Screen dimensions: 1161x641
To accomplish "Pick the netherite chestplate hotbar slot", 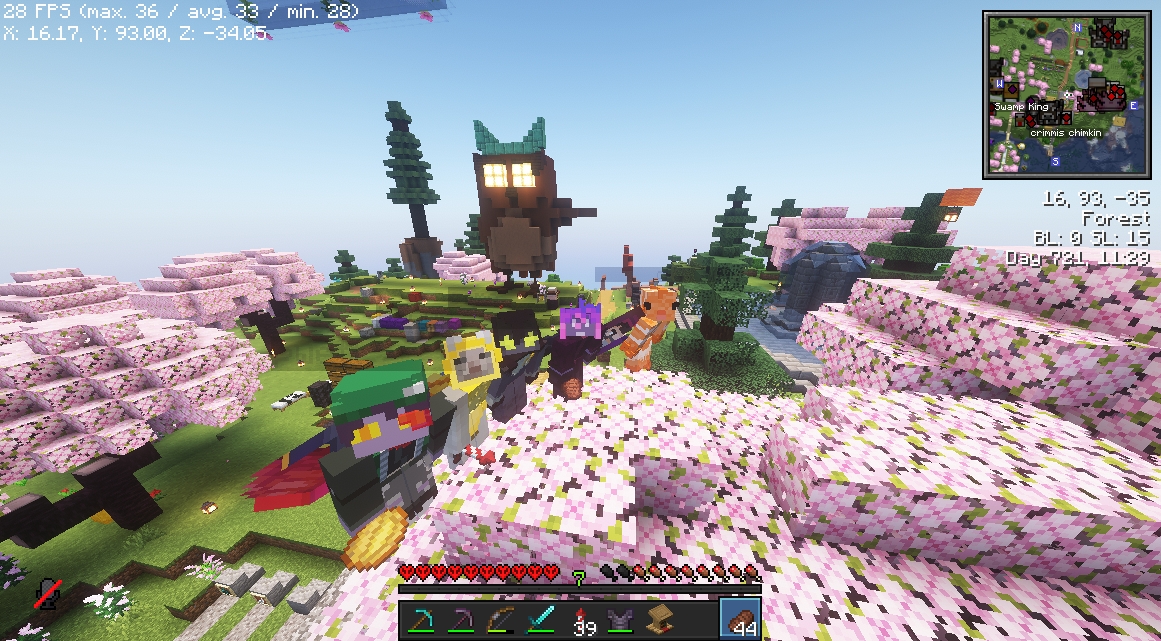I will coord(620,620).
